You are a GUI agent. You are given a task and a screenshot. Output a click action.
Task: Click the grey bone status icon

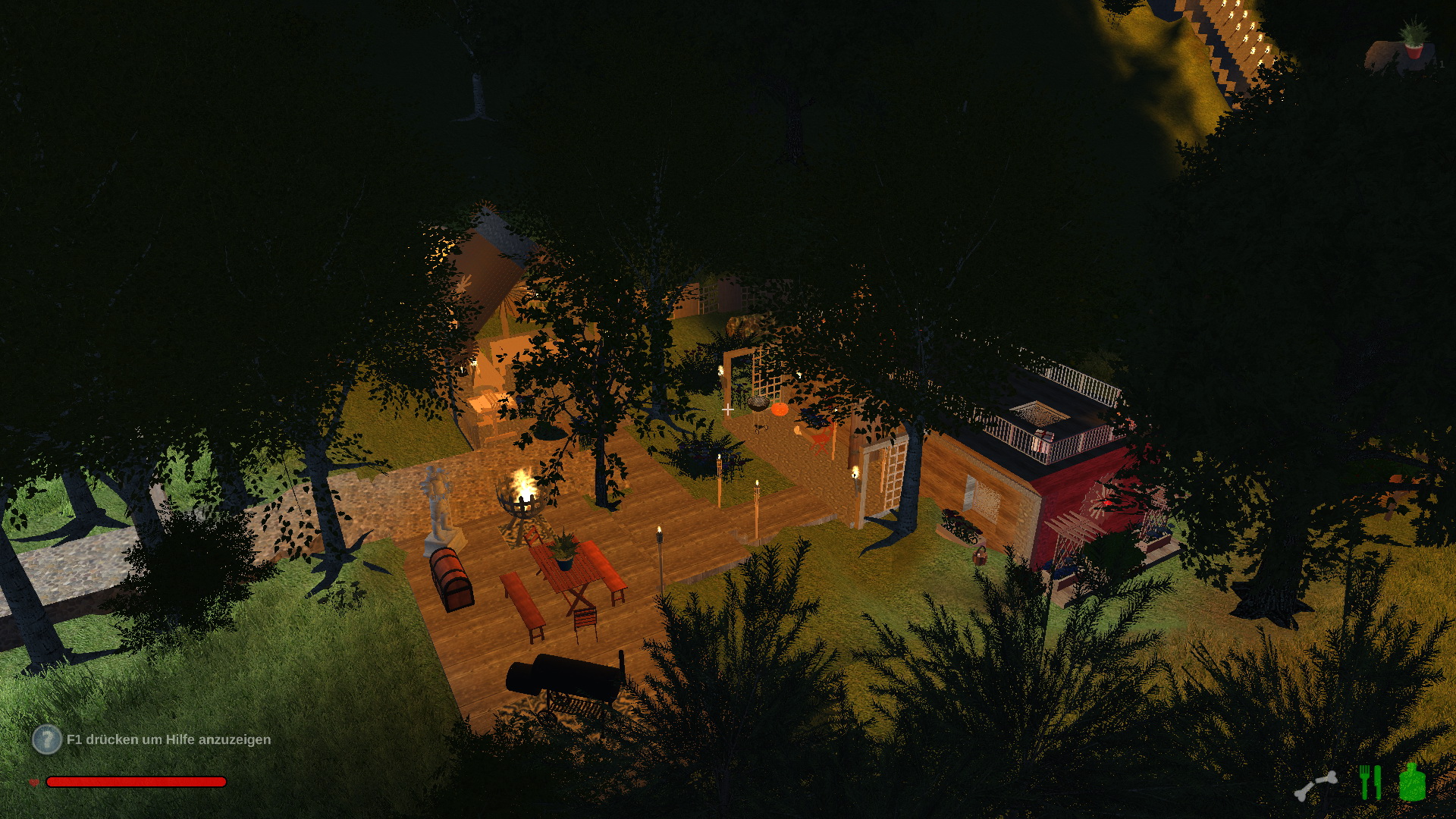tap(1316, 786)
